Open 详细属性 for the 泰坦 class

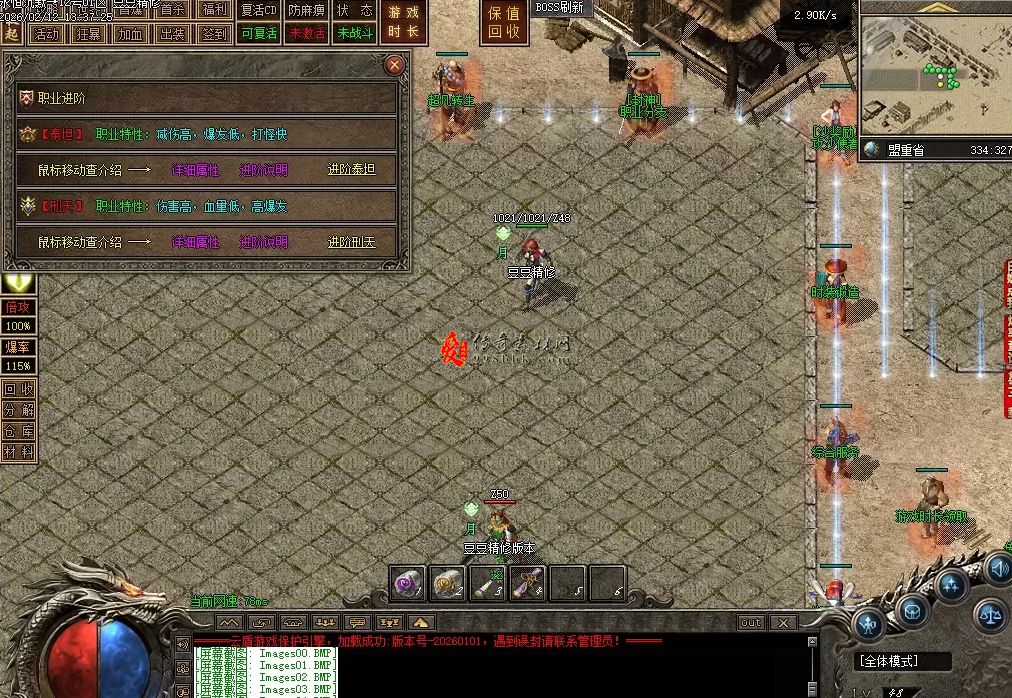(195, 170)
